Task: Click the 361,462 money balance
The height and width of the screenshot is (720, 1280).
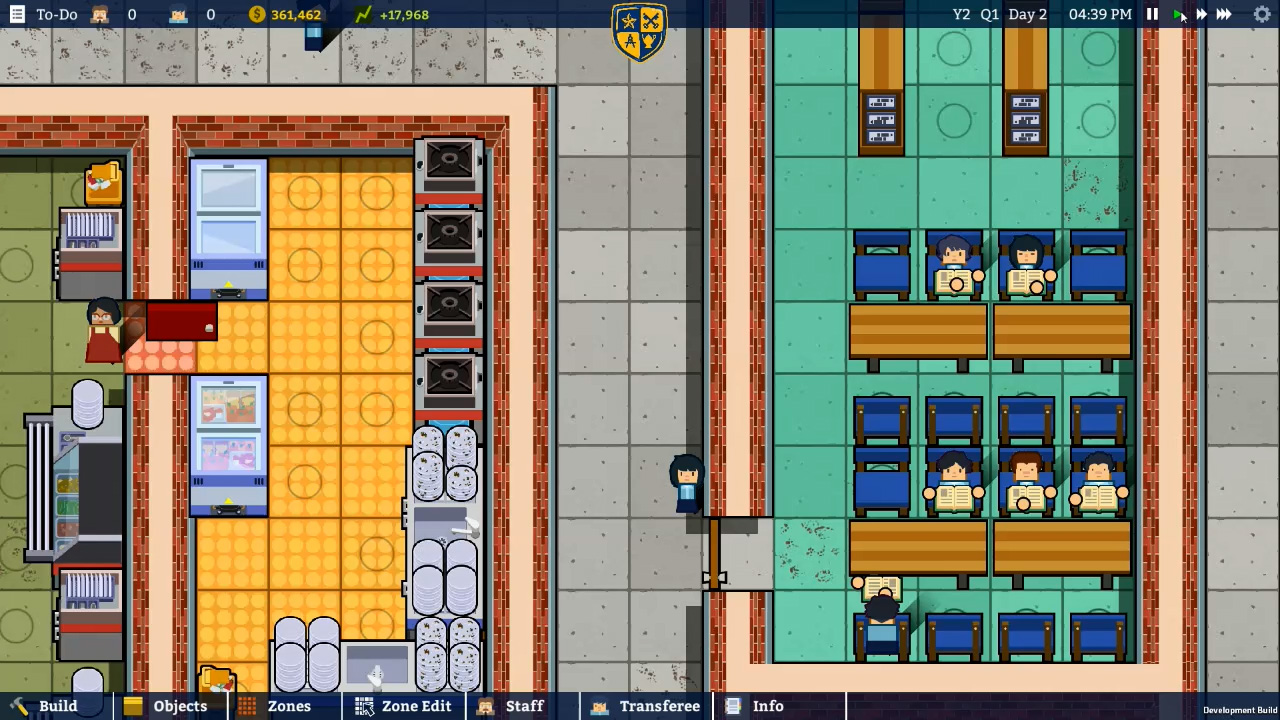Action: pyautogui.click(x=296, y=14)
